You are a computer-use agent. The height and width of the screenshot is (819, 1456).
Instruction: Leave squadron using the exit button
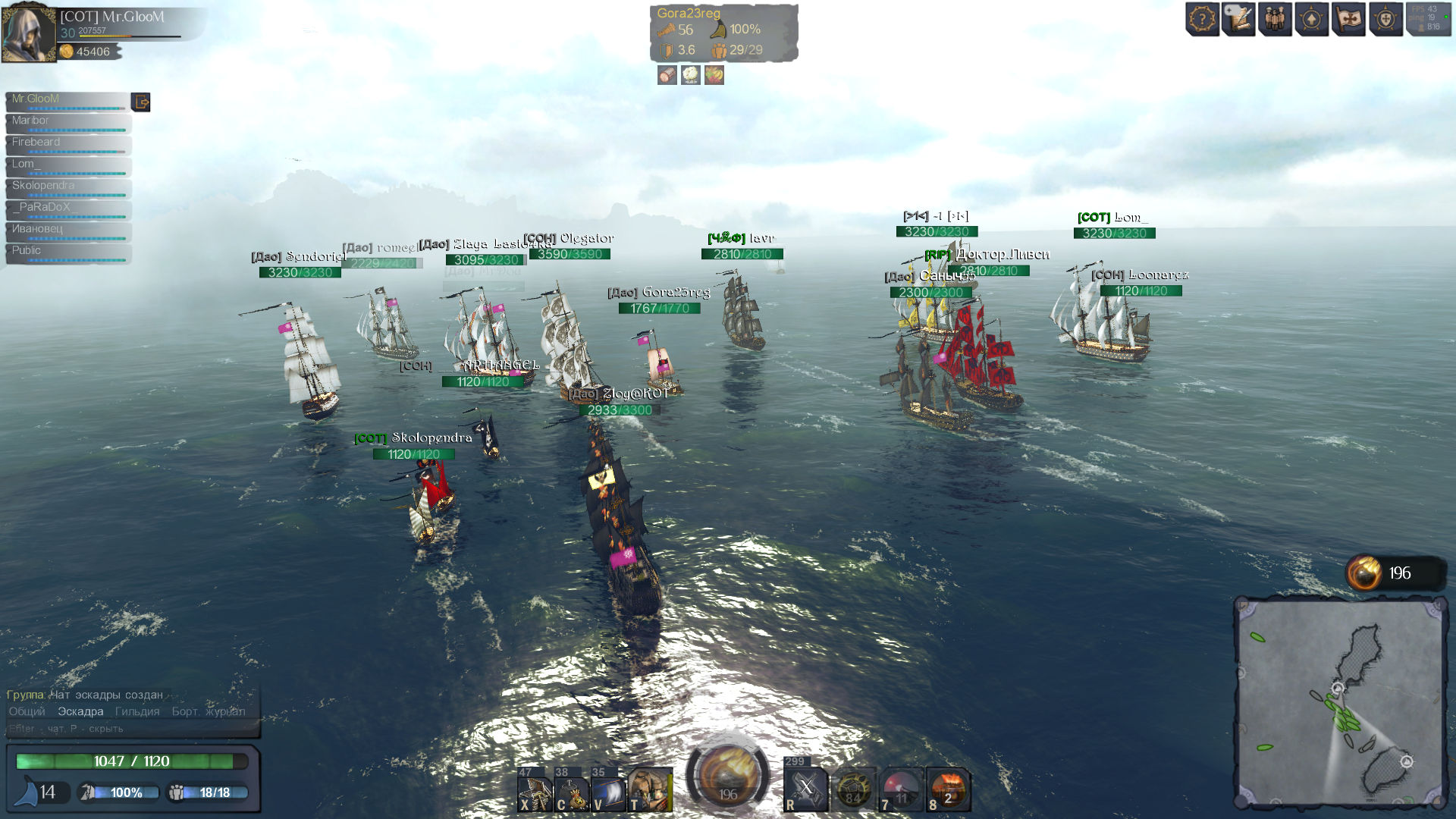pyautogui.click(x=141, y=102)
